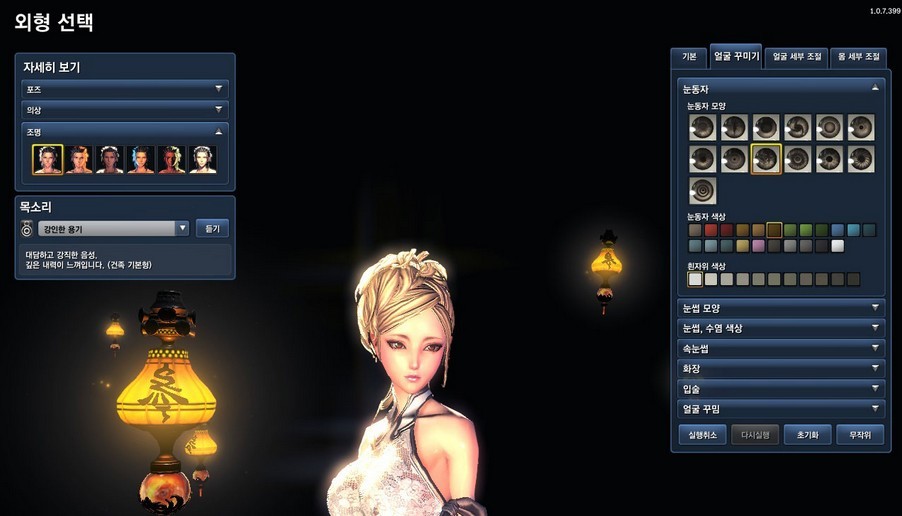Image resolution: width=902 pixels, height=516 pixels.
Task: Pick the concentric-ring pupil shape
Action: (x=702, y=190)
